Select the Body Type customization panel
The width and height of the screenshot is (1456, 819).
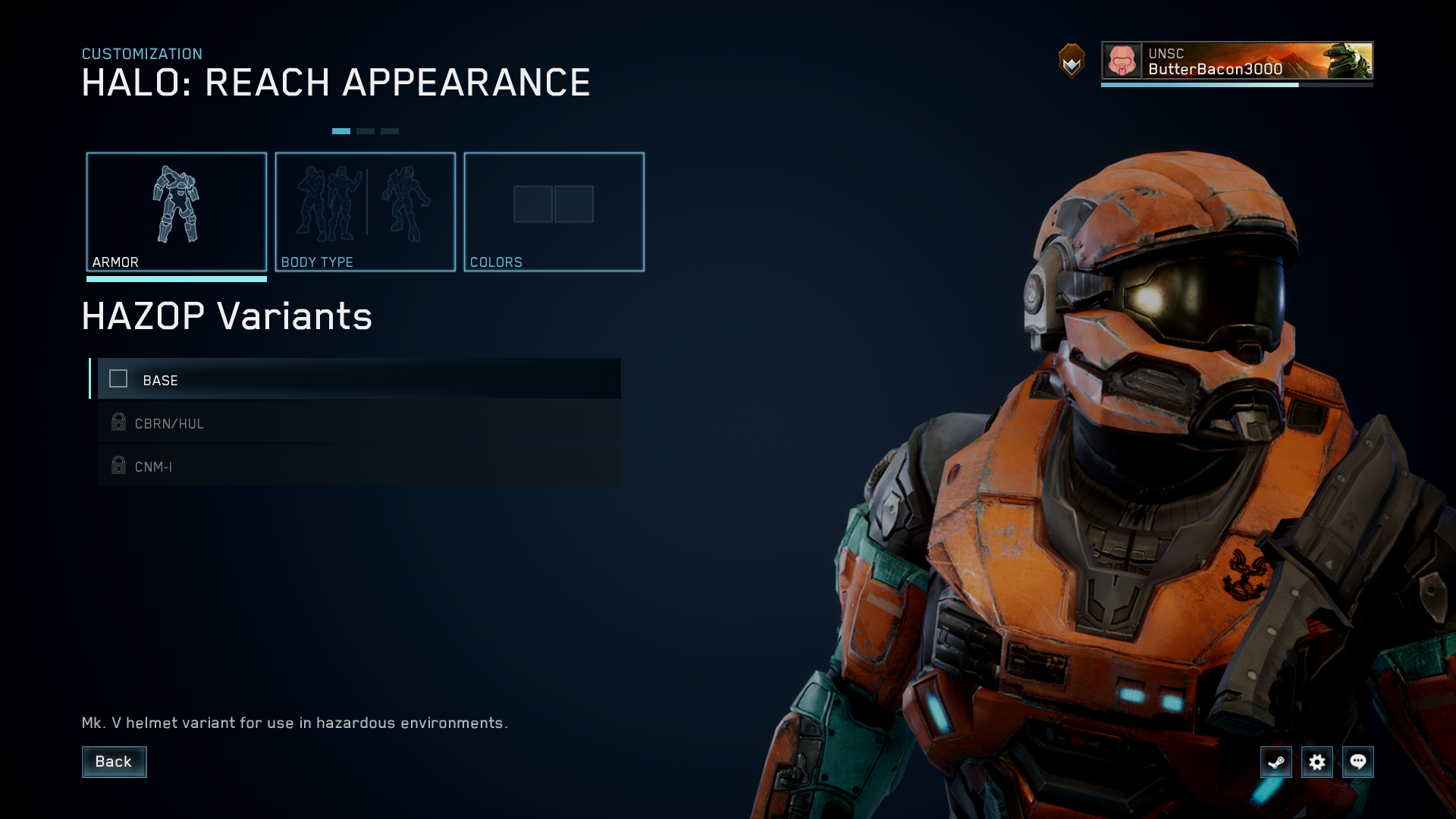[x=366, y=212]
